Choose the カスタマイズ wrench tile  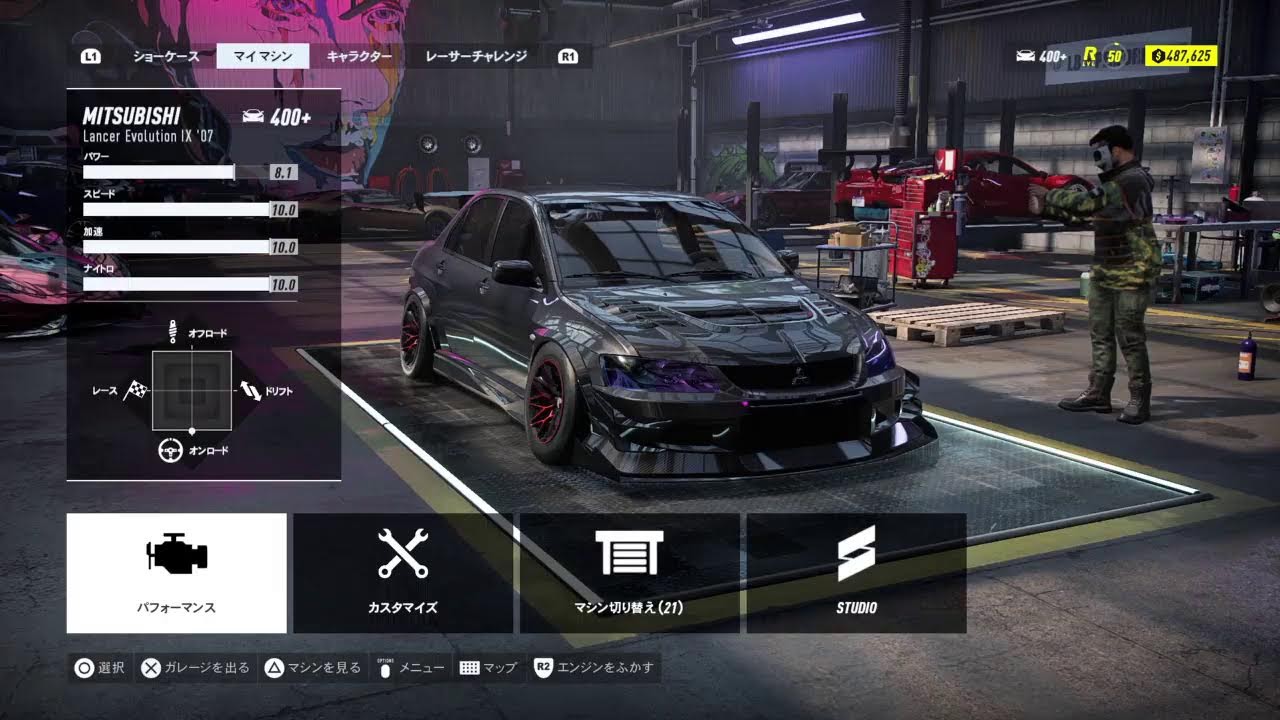403,573
